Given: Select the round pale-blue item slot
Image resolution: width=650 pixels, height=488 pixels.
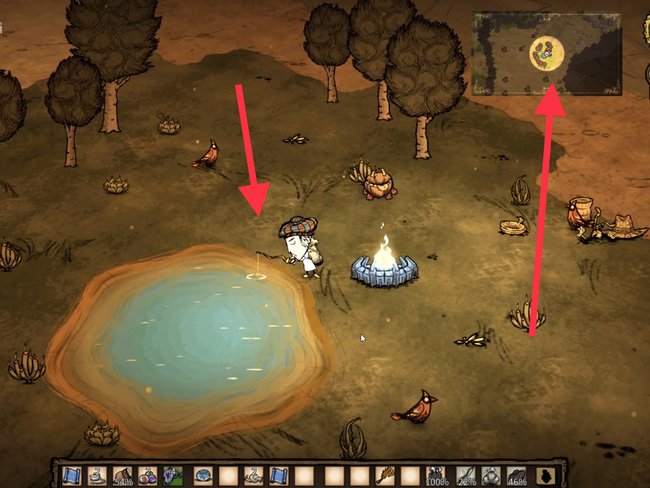Looking at the screenshot, I should (x=202, y=474).
